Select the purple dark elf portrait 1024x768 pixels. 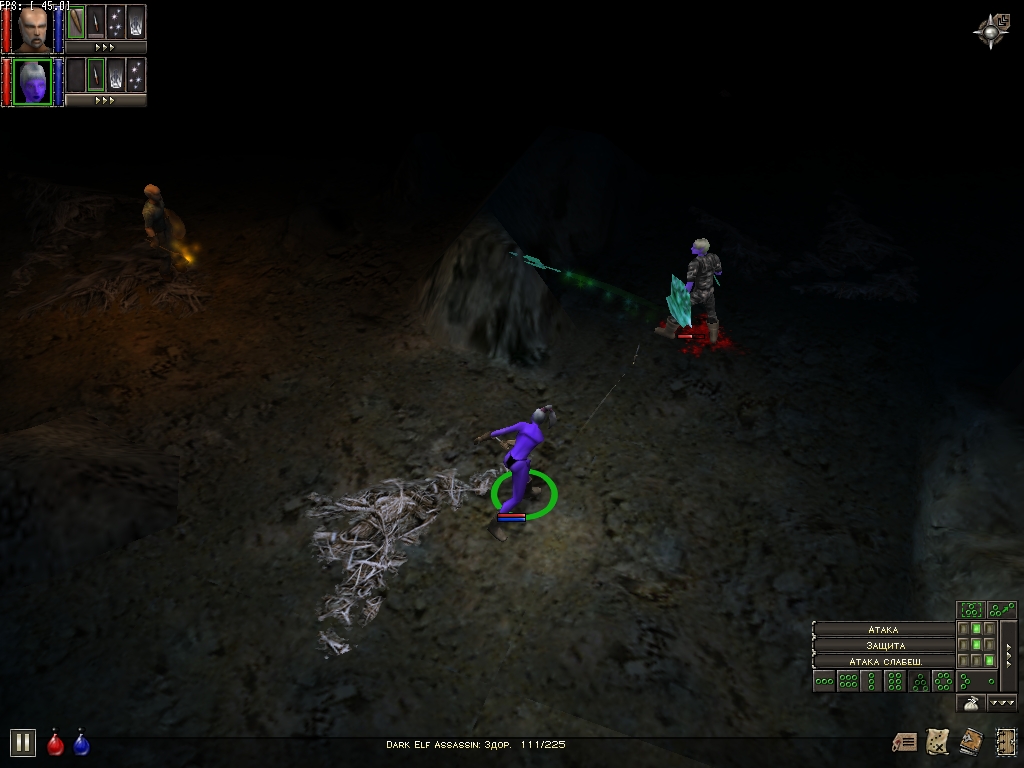33,82
